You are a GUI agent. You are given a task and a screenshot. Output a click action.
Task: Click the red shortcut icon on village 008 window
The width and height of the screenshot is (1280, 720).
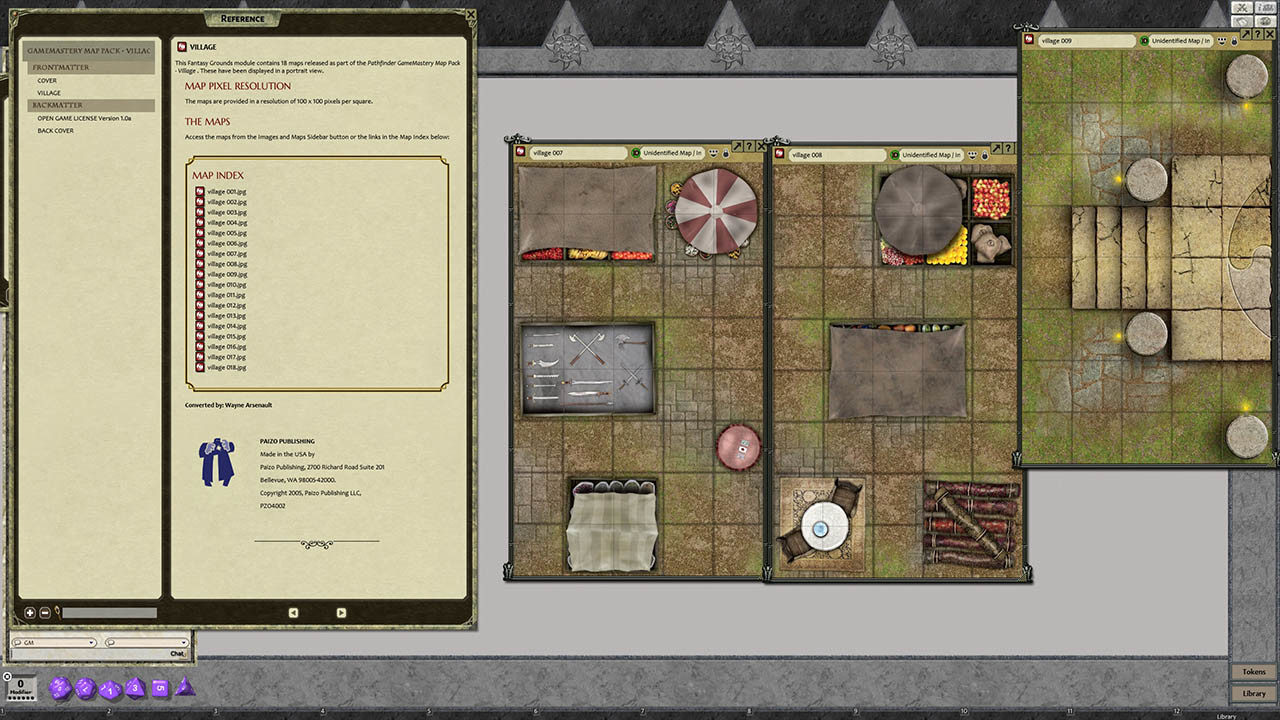779,155
